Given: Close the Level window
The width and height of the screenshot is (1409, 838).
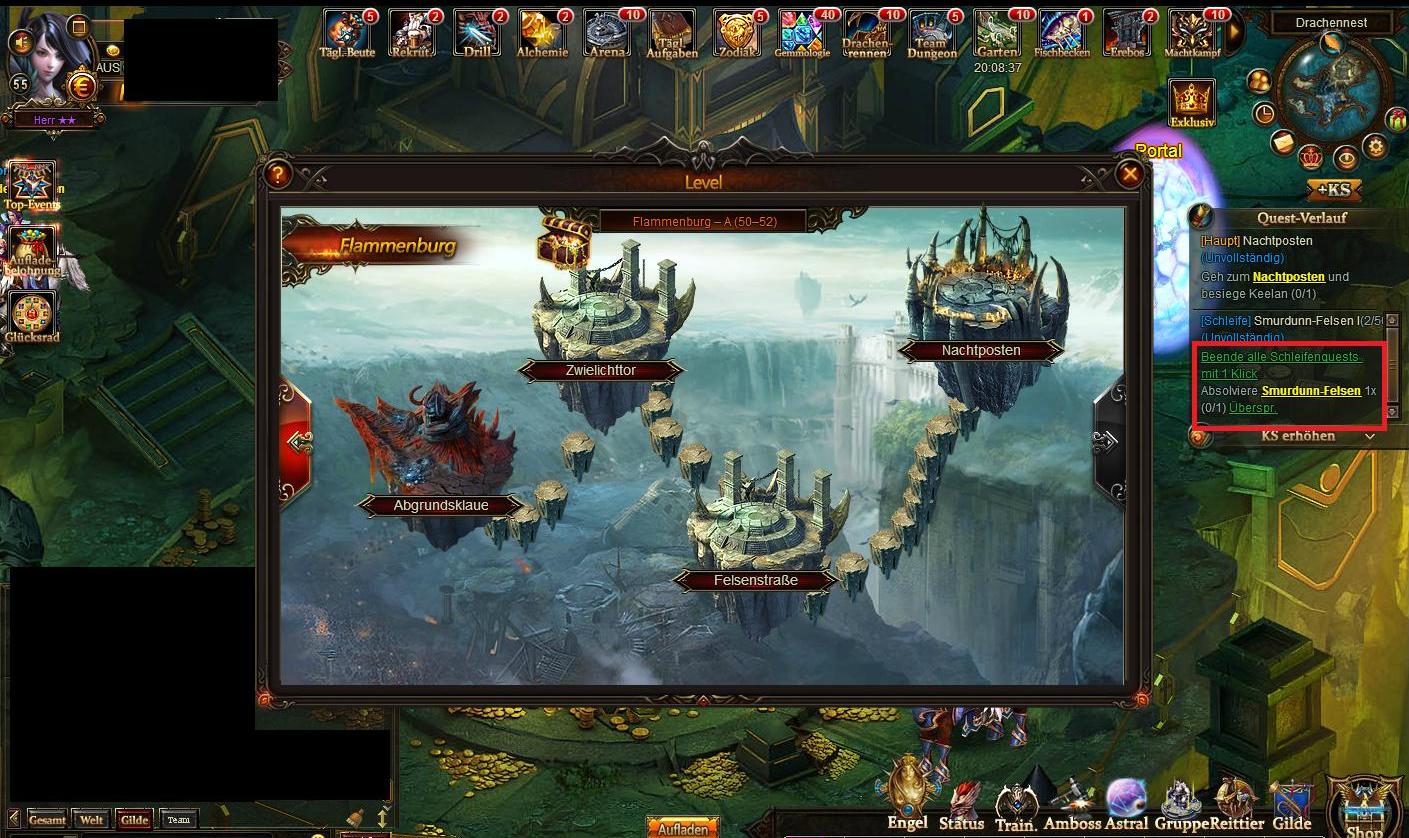Looking at the screenshot, I should tap(1130, 175).
